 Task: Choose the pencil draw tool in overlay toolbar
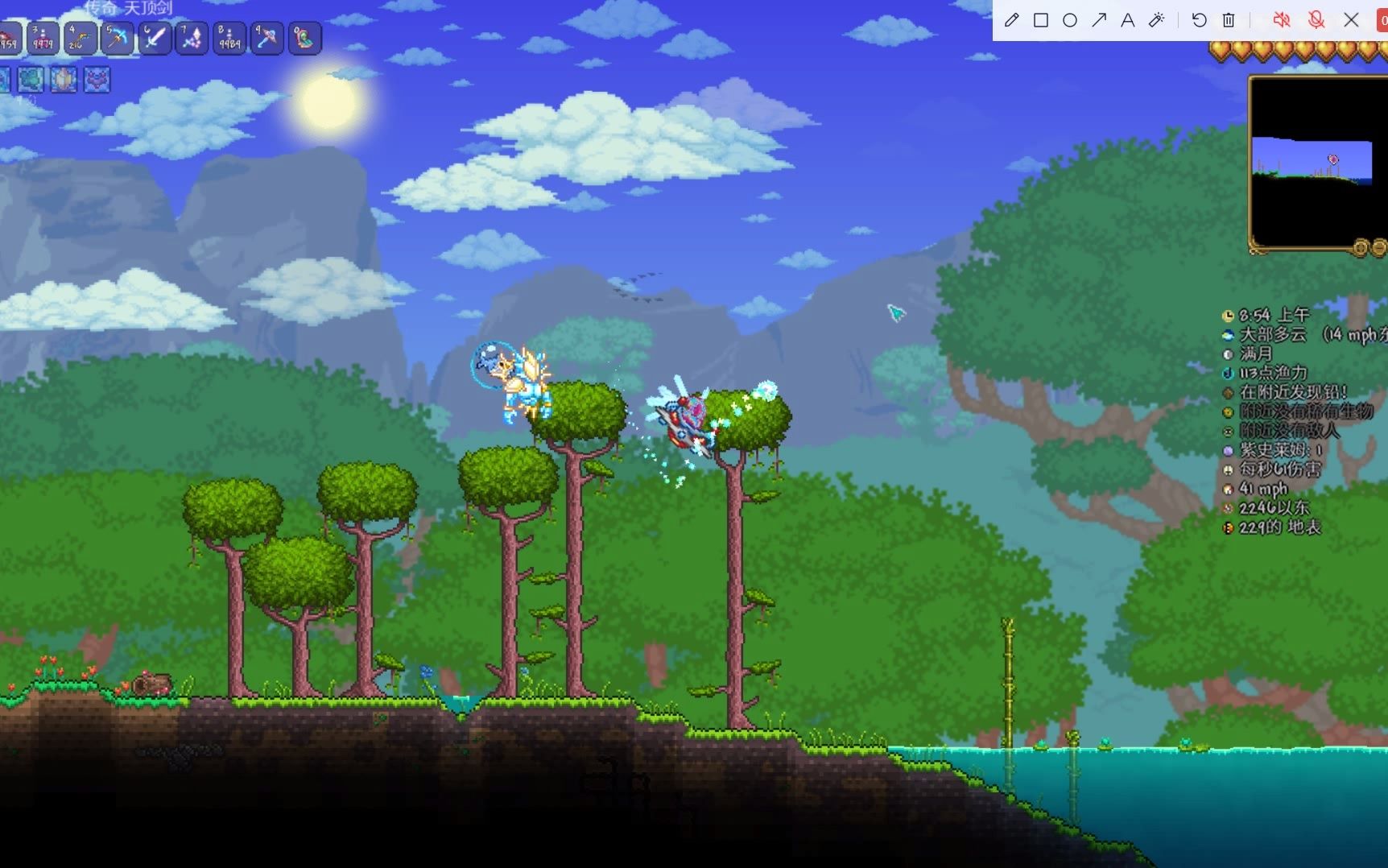pos(1012,20)
